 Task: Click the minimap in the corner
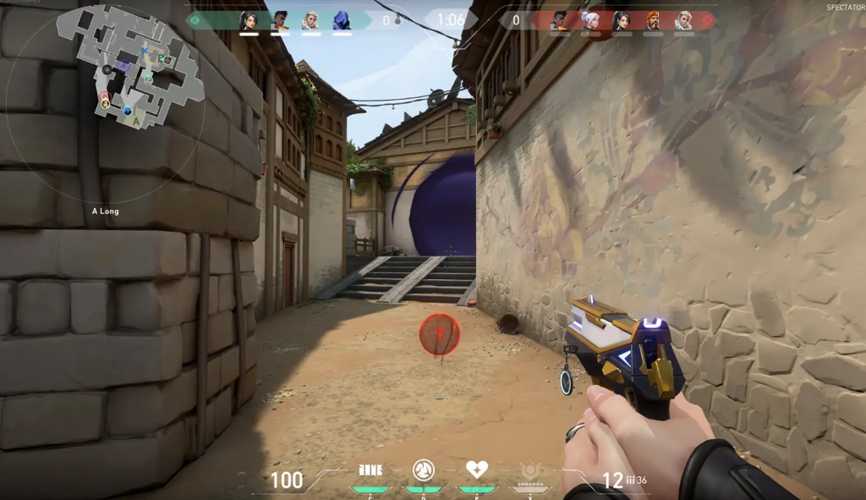click(131, 65)
